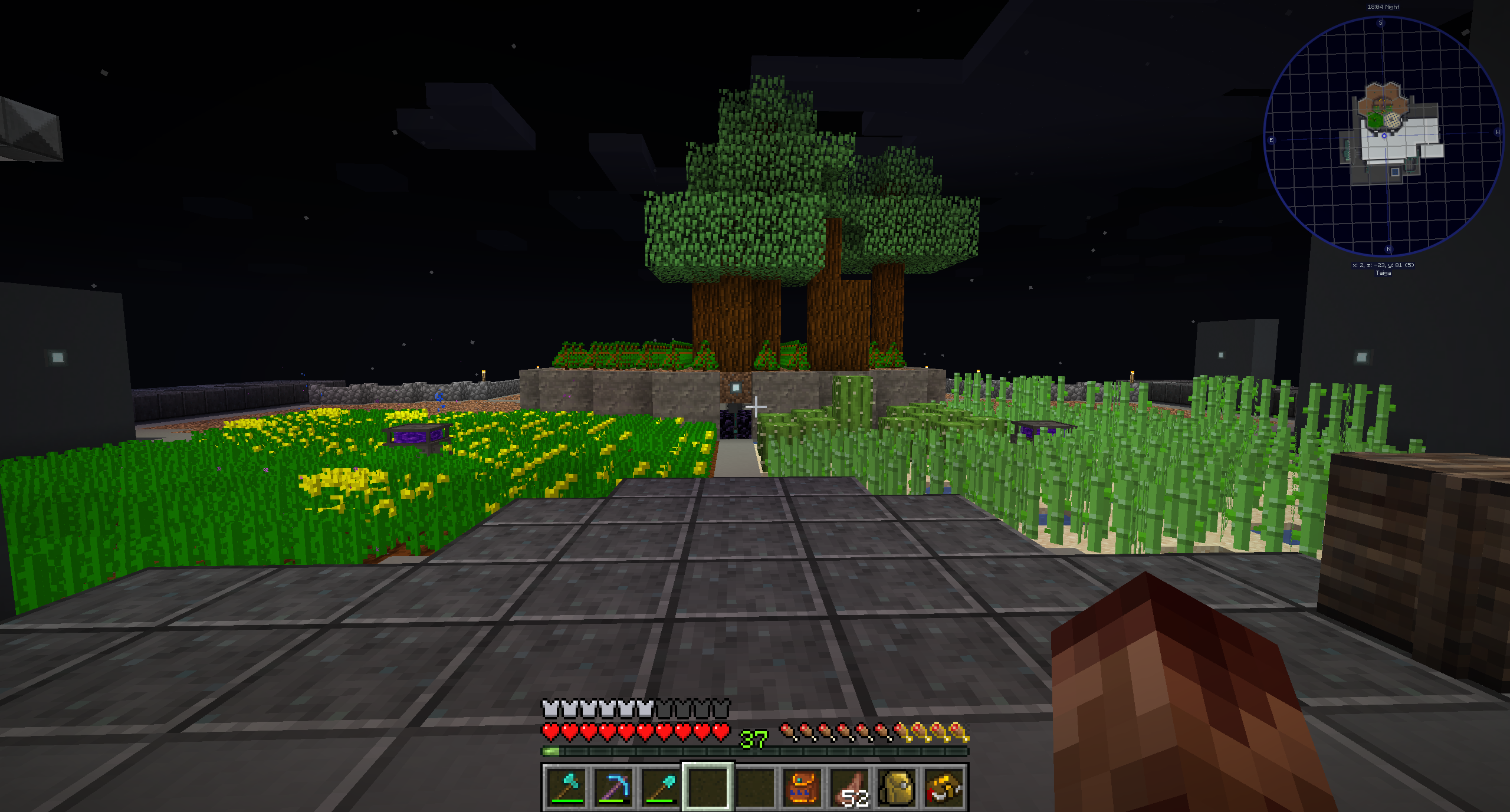Select the diamond axe hotbar slot

point(566,787)
